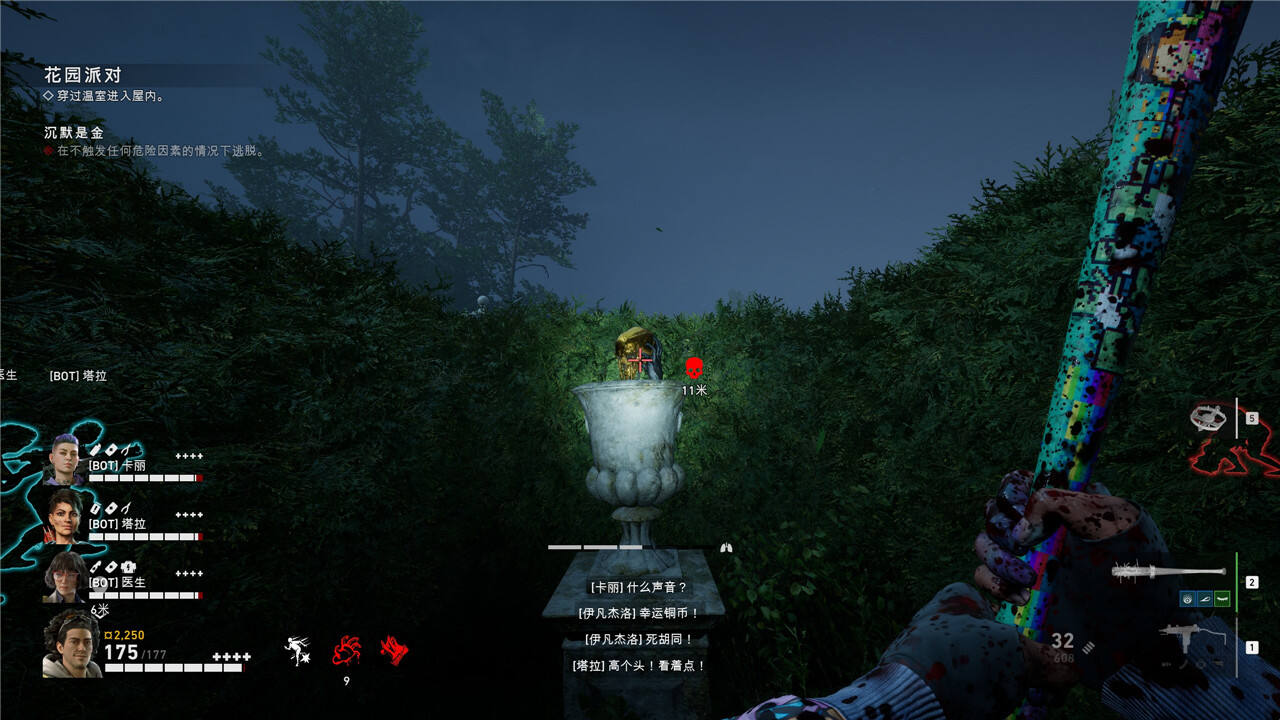
Task: Click the white running figure status icon
Action: coord(296,651)
